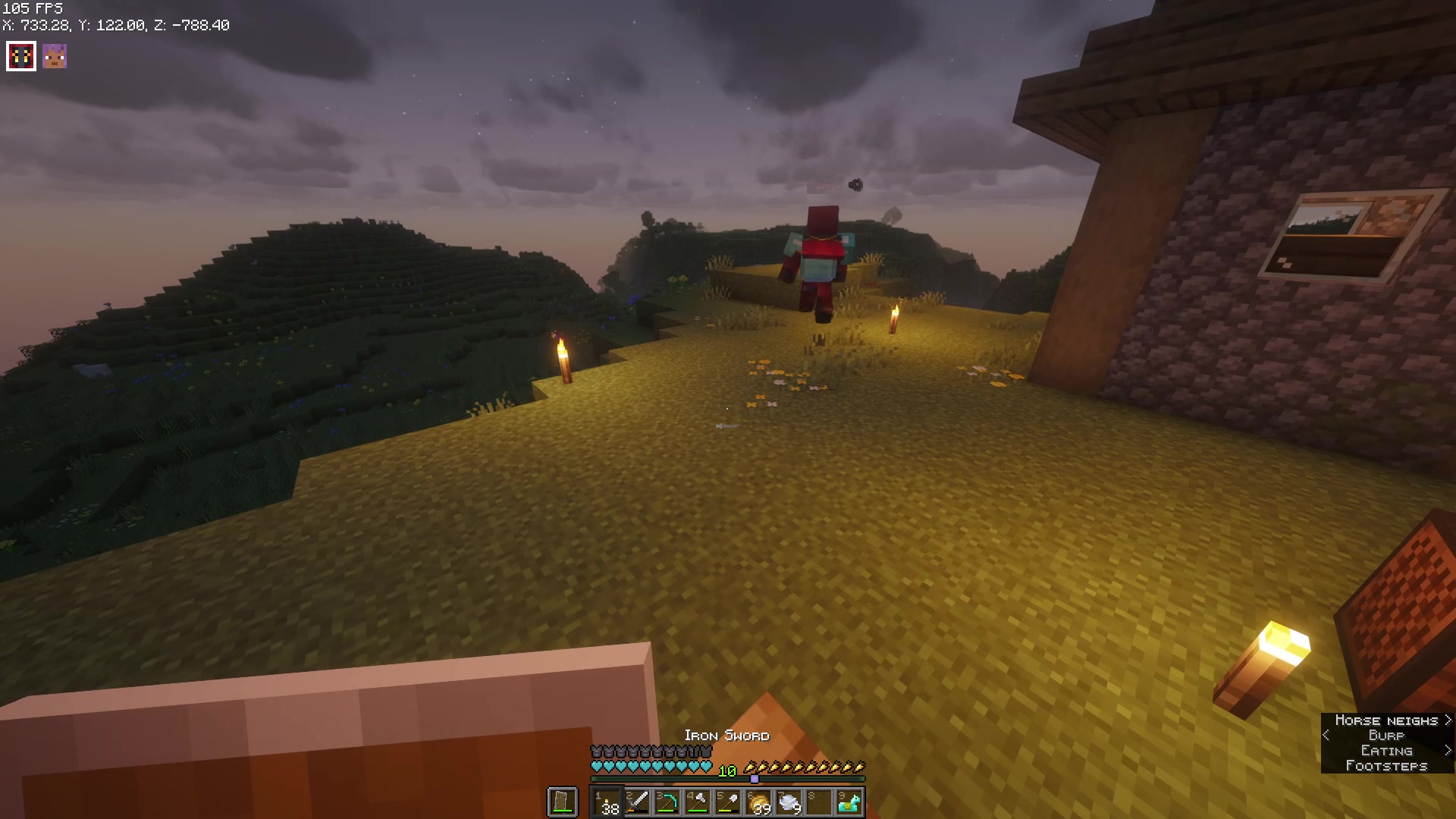Image resolution: width=1456 pixels, height=819 pixels.
Task: Select the gold coin stack in slot 6
Action: [758, 802]
